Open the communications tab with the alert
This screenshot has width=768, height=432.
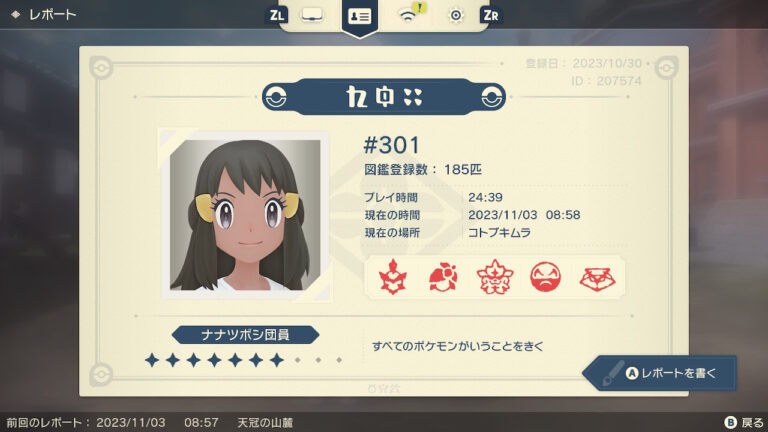tap(408, 15)
